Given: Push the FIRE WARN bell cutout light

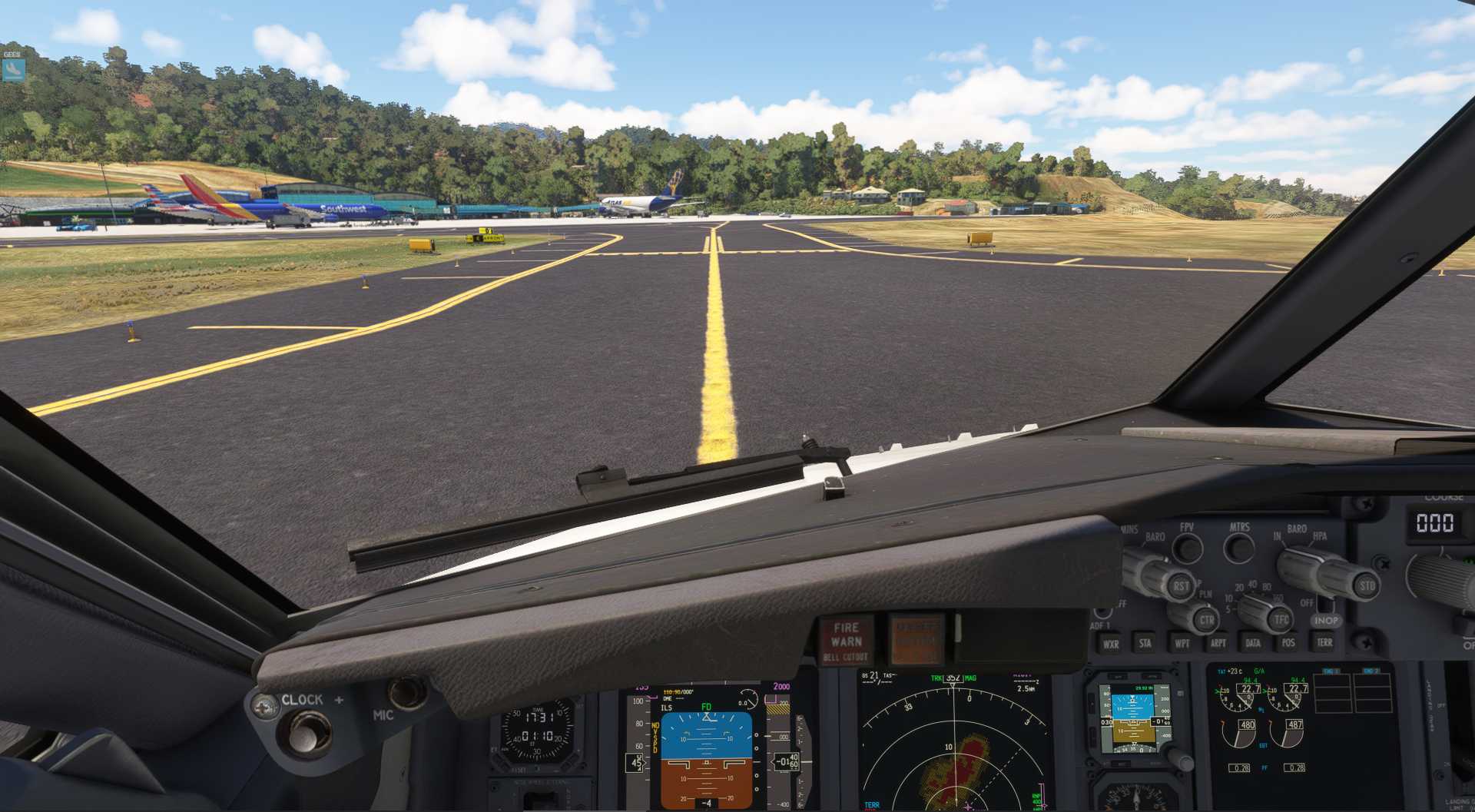Looking at the screenshot, I should click(846, 641).
